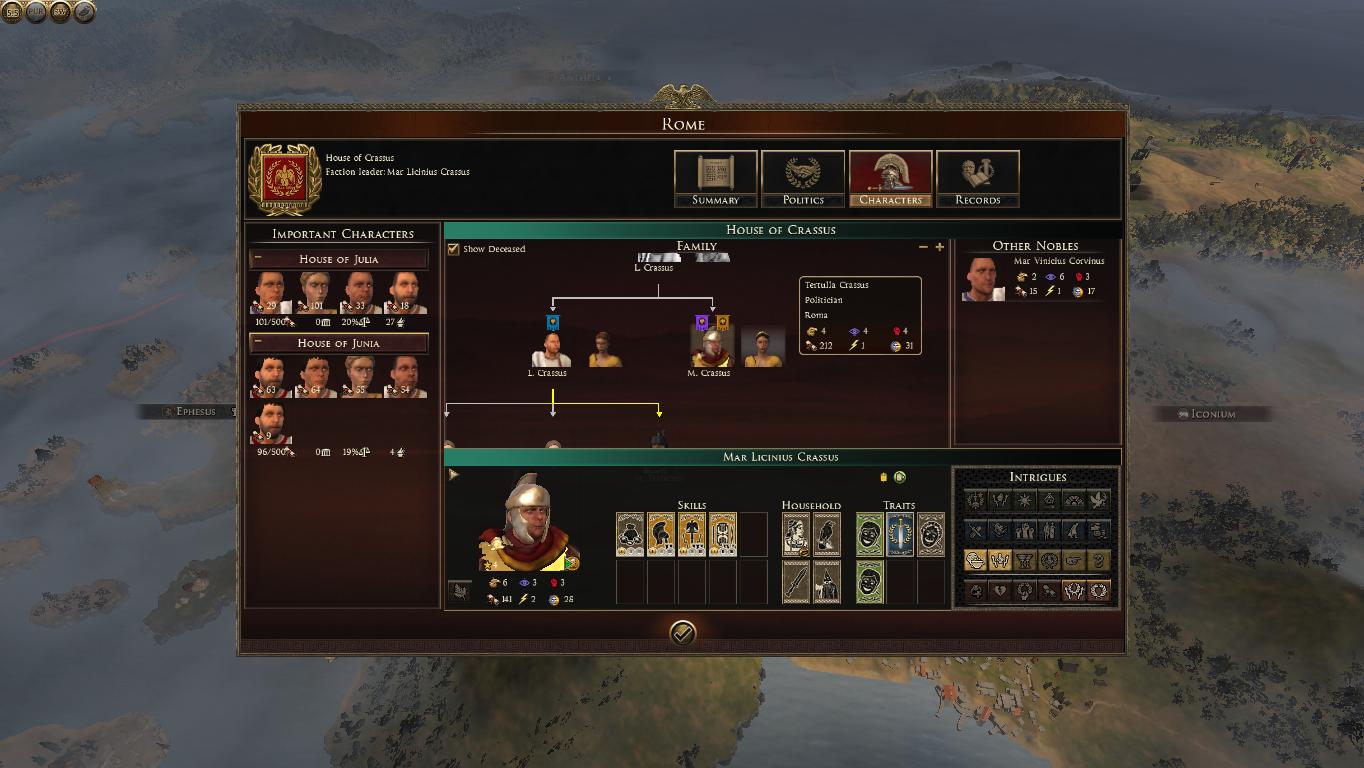This screenshot has height=768, width=1364.
Task: Select Mar Vinicius Corvinus noble portrait
Action: coord(983,279)
